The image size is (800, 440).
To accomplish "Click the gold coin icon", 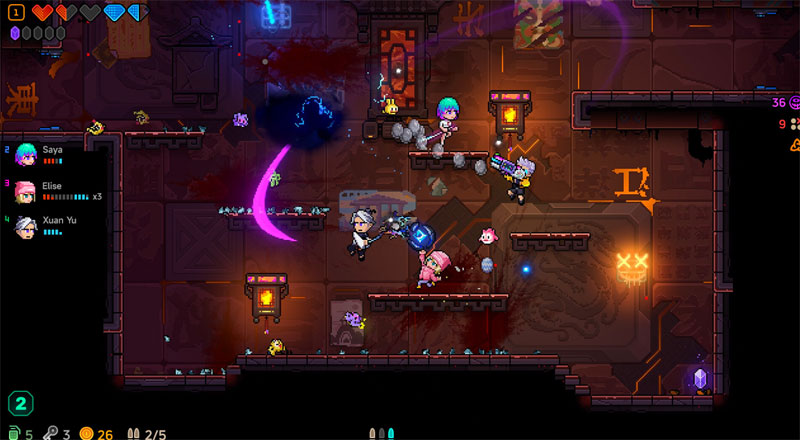I will pos(87,433).
